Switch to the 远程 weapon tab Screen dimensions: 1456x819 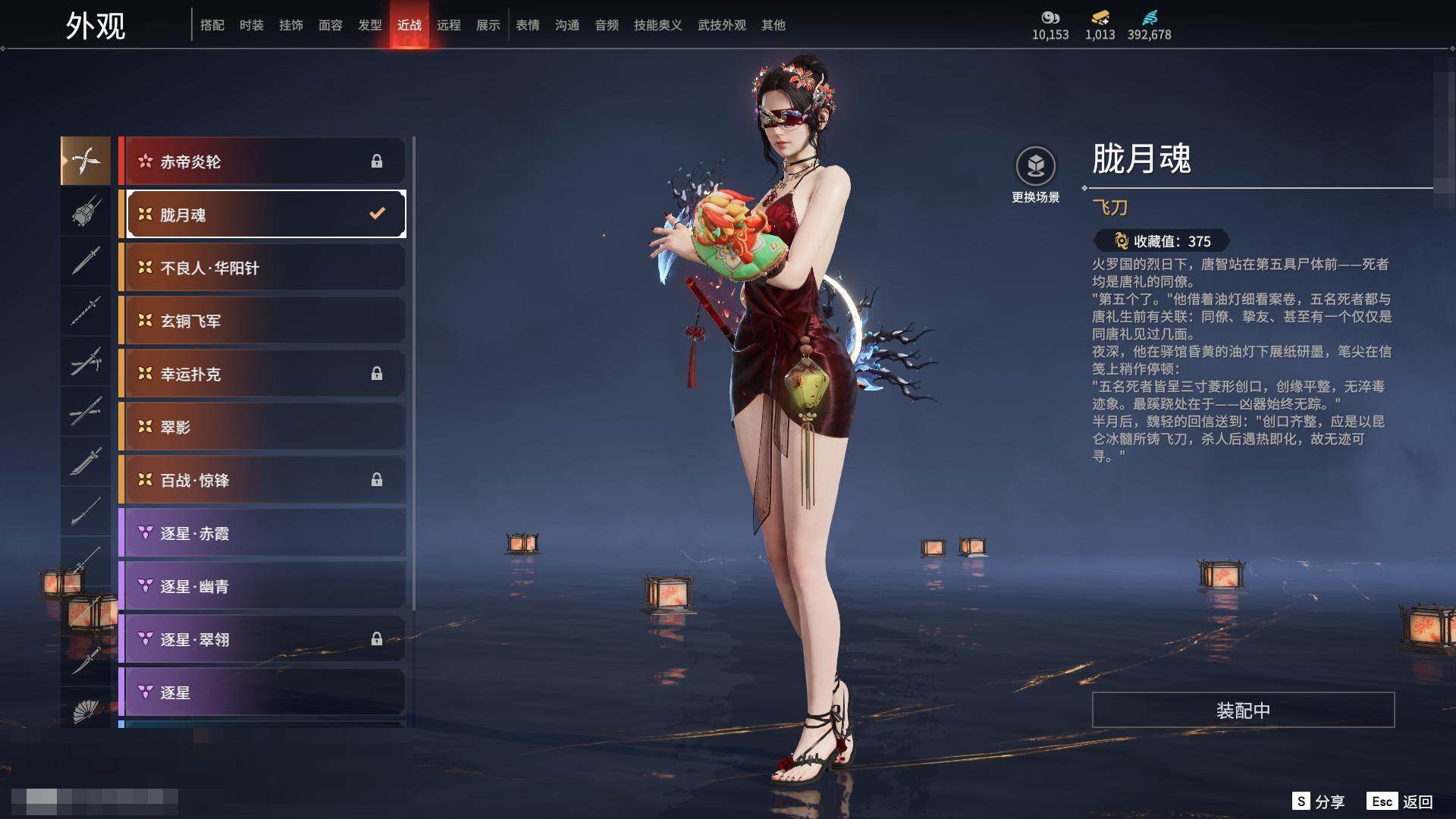(x=448, y=25)
